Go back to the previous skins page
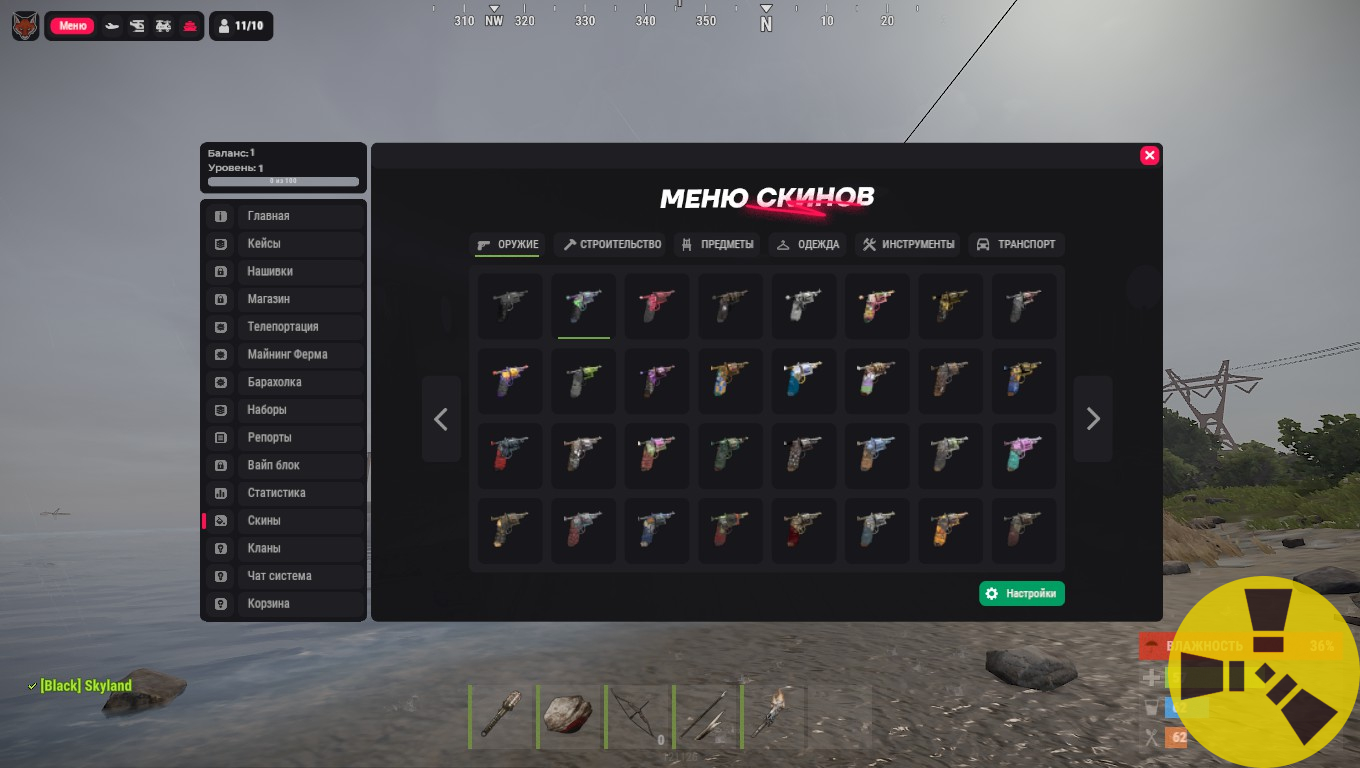1360x768 pixels. pos(441,419)
